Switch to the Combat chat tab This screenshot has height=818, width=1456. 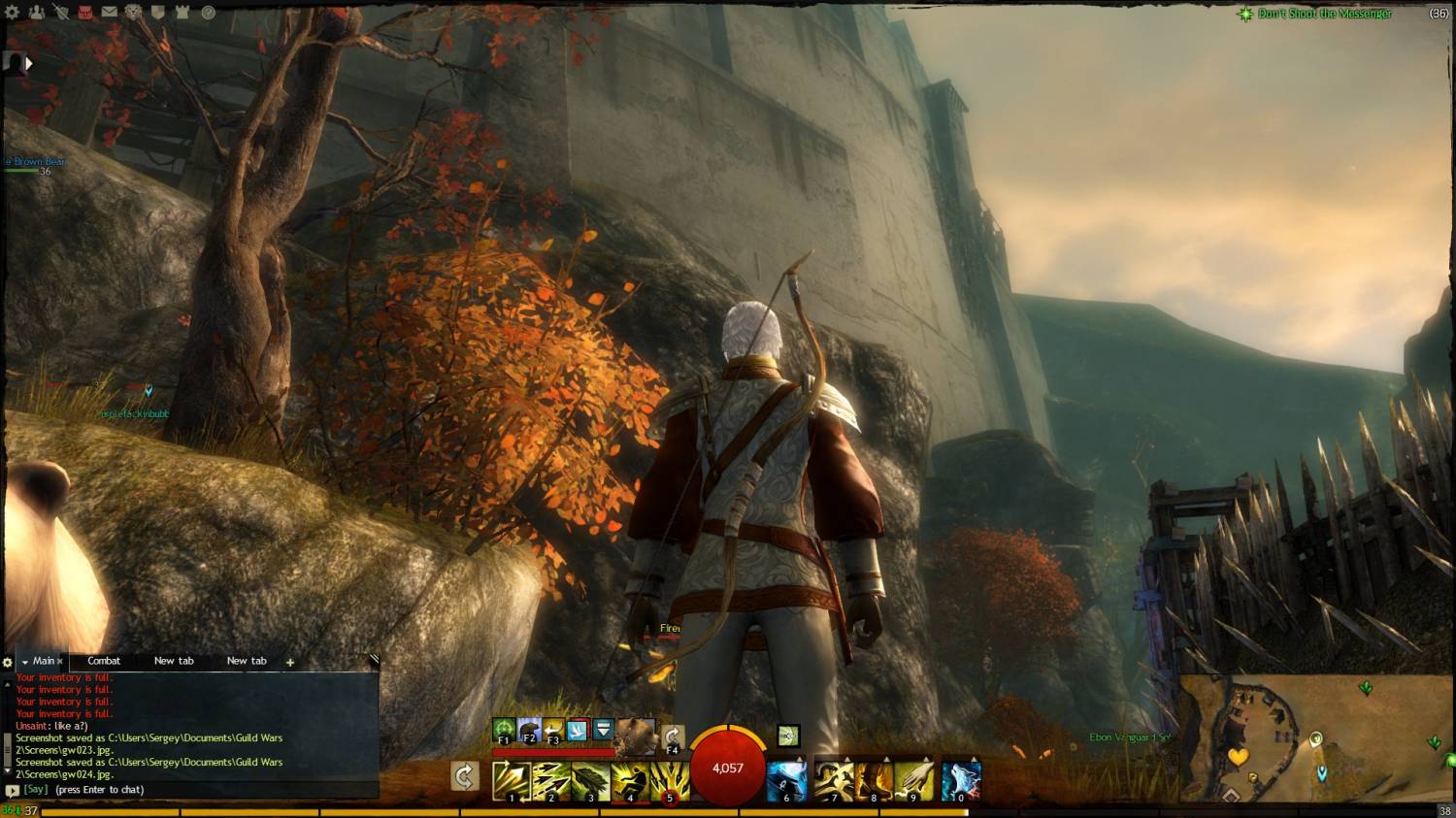pyautogui.click(x=104, y=661)
